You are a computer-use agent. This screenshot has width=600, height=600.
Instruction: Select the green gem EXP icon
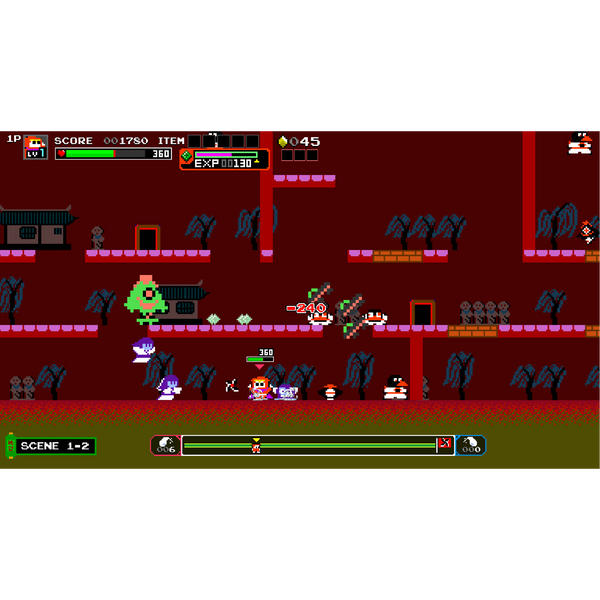pos(186,155)
